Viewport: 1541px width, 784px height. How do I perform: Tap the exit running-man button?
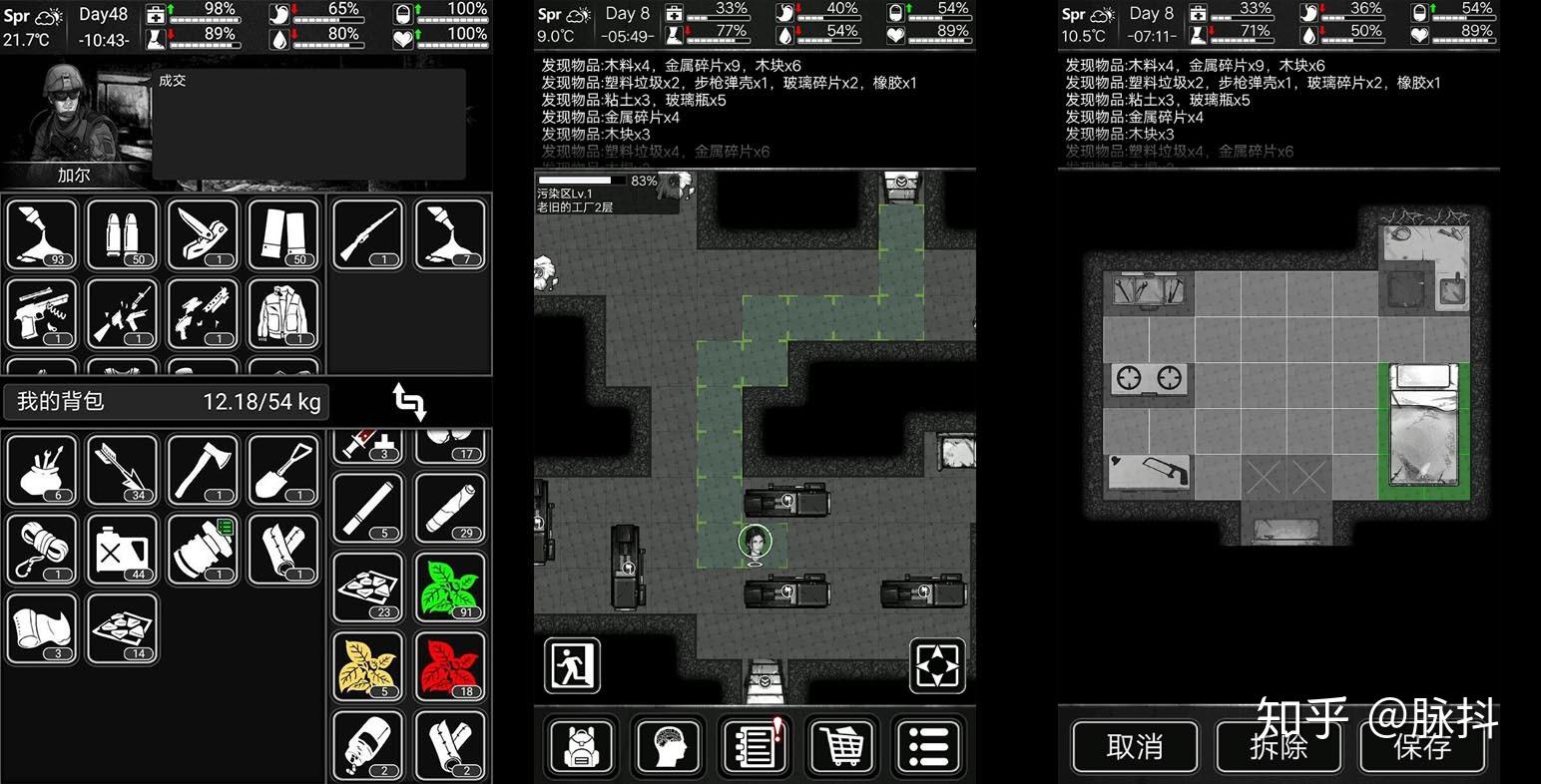coord(573,665)
